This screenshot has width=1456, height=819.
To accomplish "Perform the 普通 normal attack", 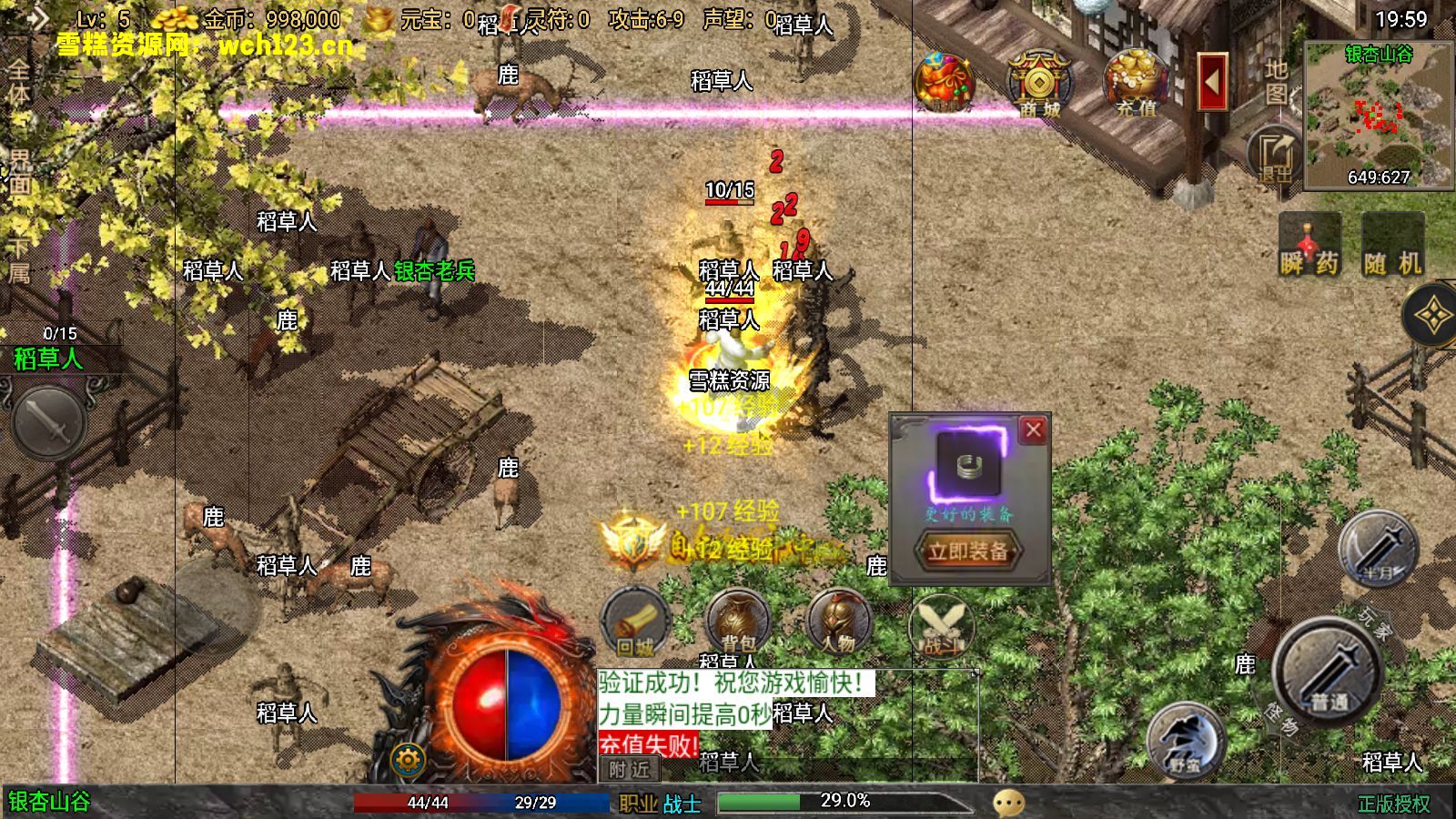I will tap(1329, 673).
